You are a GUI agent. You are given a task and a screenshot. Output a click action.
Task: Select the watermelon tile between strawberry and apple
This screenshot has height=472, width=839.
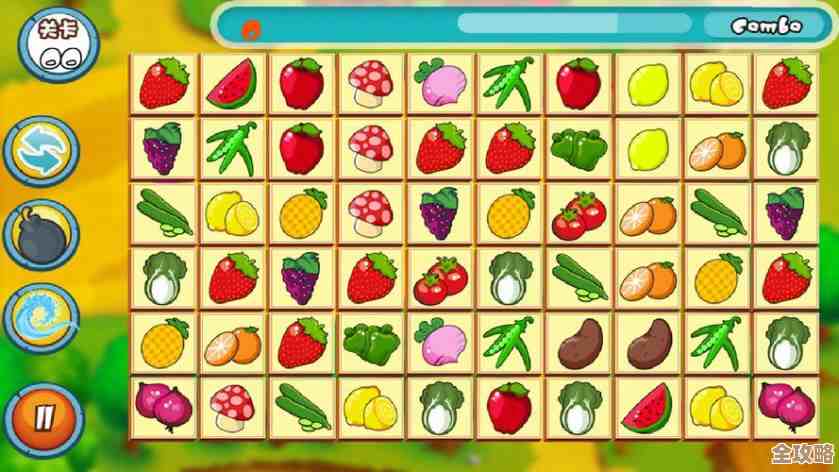[x=233, y=83]
